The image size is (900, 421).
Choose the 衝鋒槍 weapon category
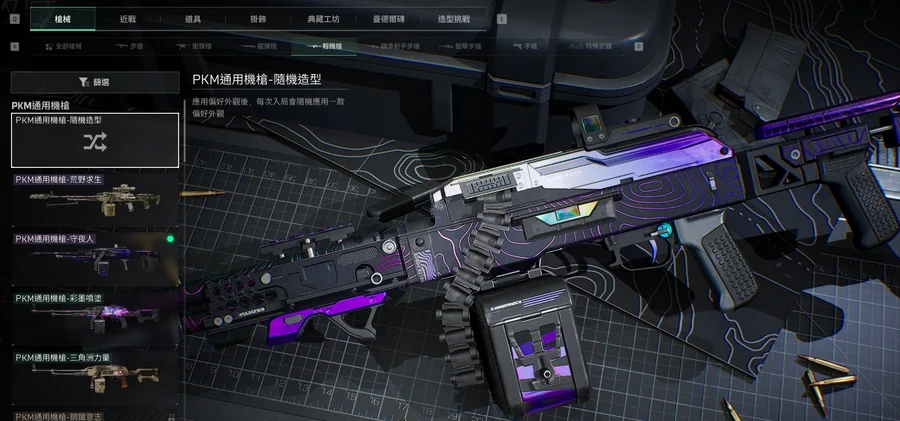click(x=195, y=46)
